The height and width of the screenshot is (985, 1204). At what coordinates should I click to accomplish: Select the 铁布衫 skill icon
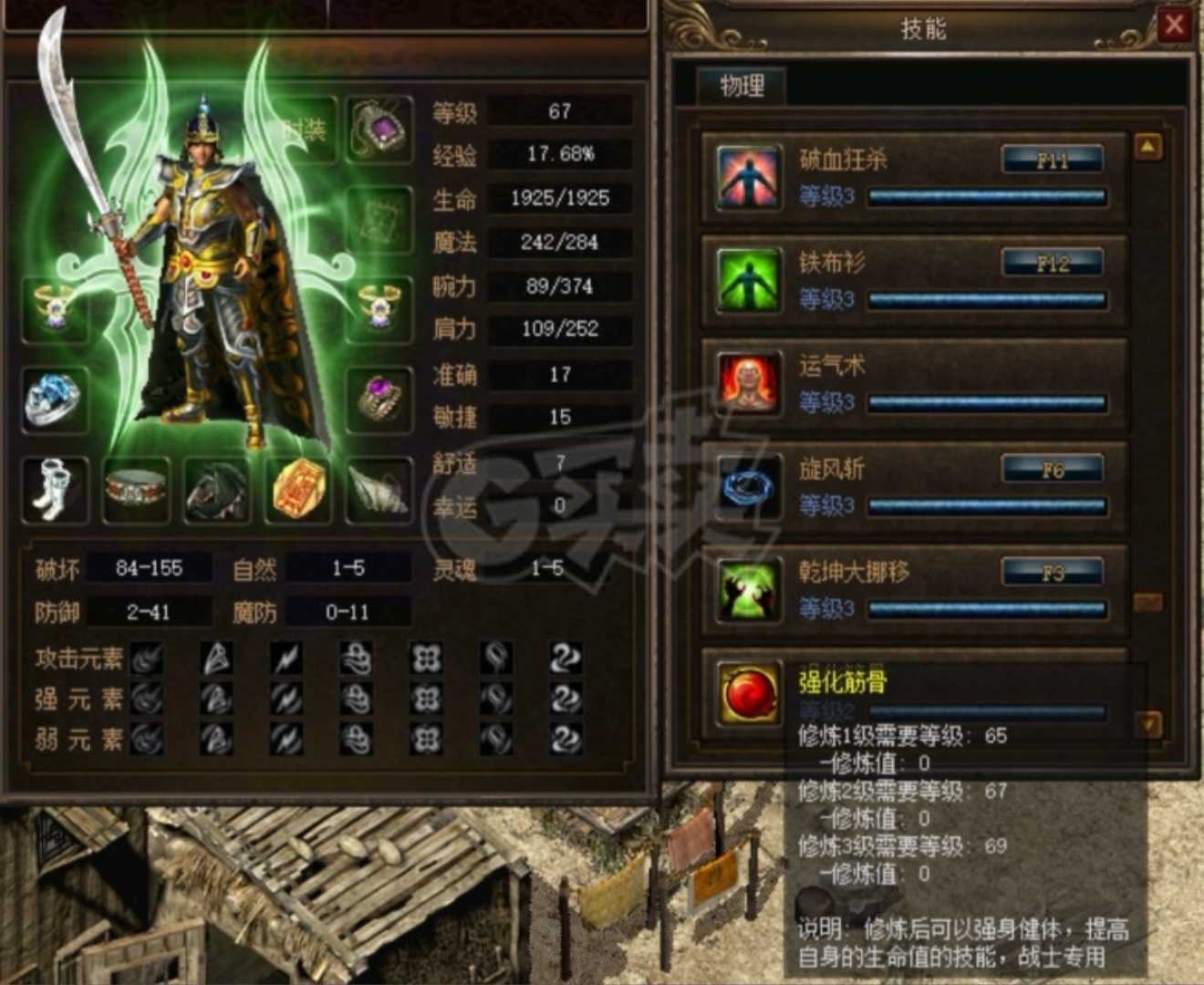coord(748,279)
